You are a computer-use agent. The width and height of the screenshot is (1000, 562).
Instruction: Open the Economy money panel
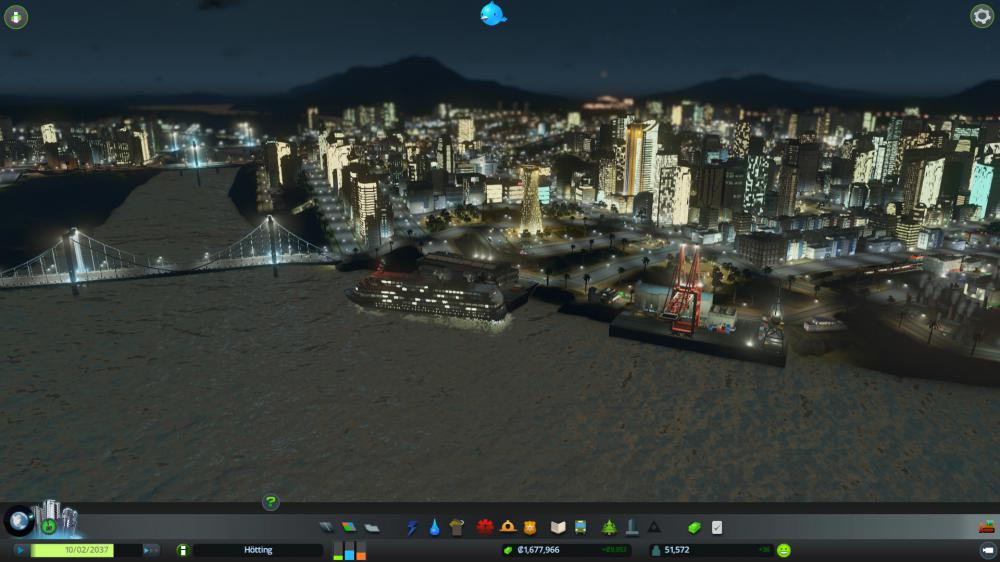[x=695, y=527]
